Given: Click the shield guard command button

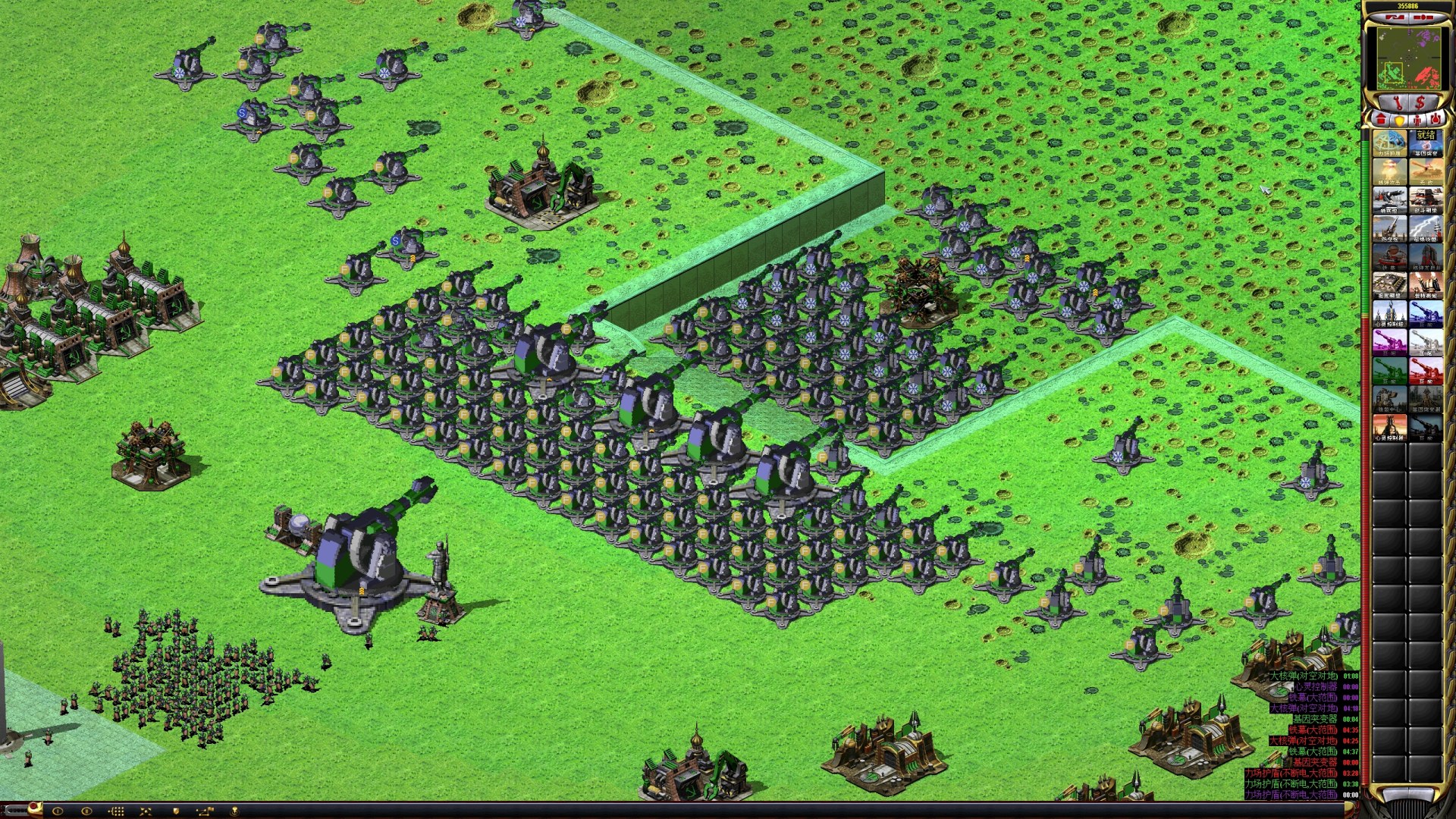Looking at the screenshot, I should click(176, 811).
